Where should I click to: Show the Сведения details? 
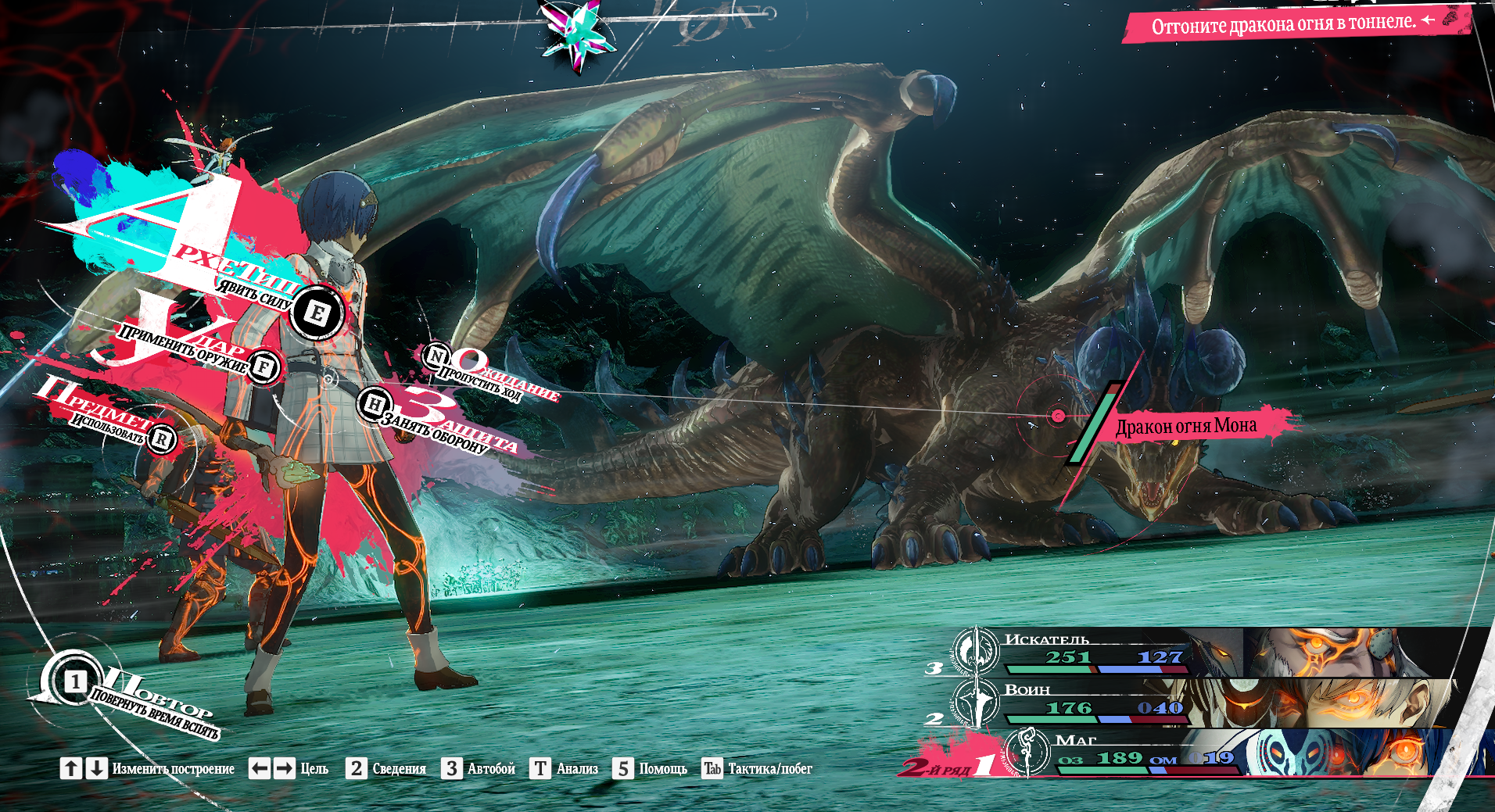click(387, 769)
